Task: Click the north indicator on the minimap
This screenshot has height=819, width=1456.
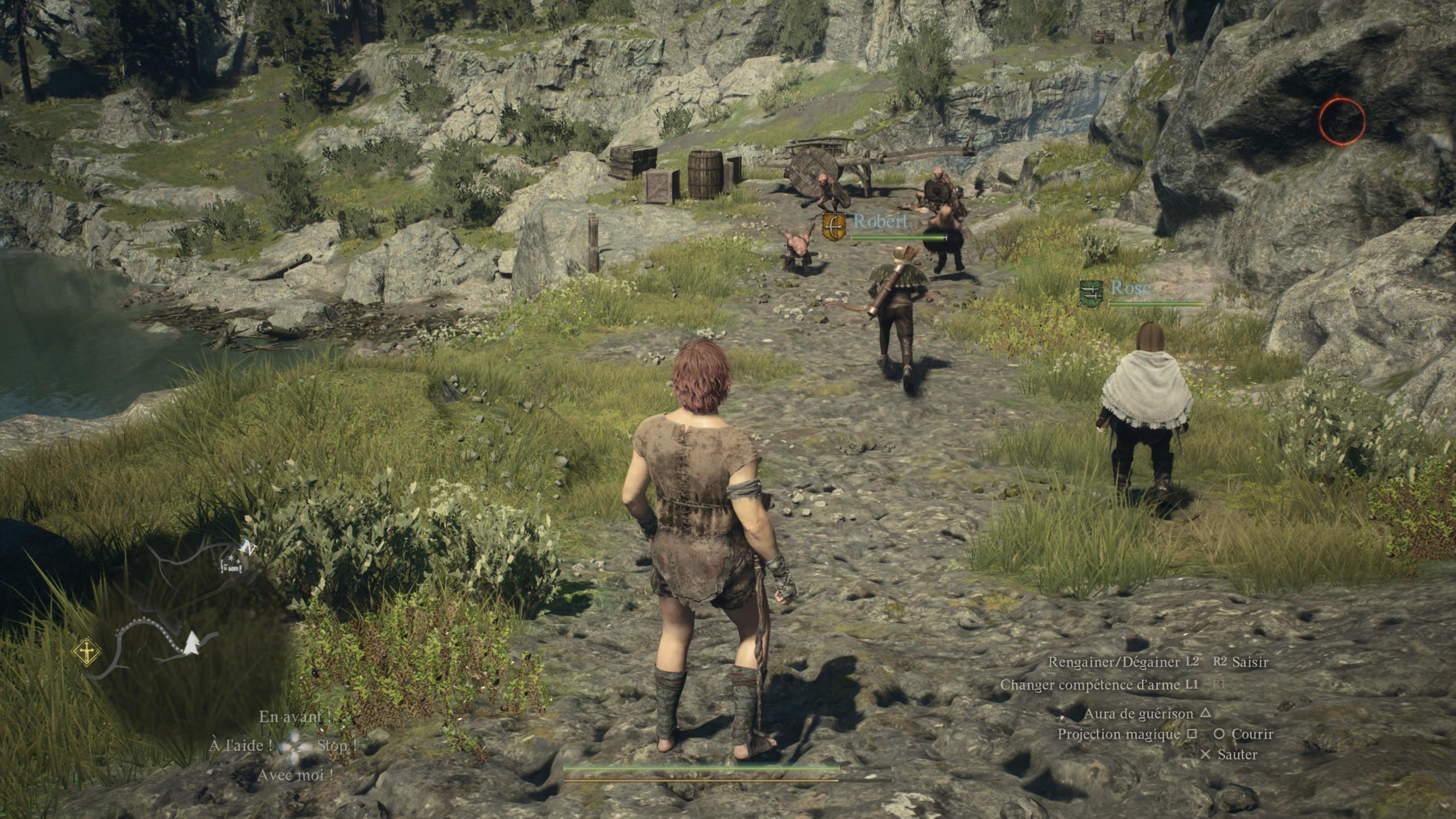Action: coord(247,547)
